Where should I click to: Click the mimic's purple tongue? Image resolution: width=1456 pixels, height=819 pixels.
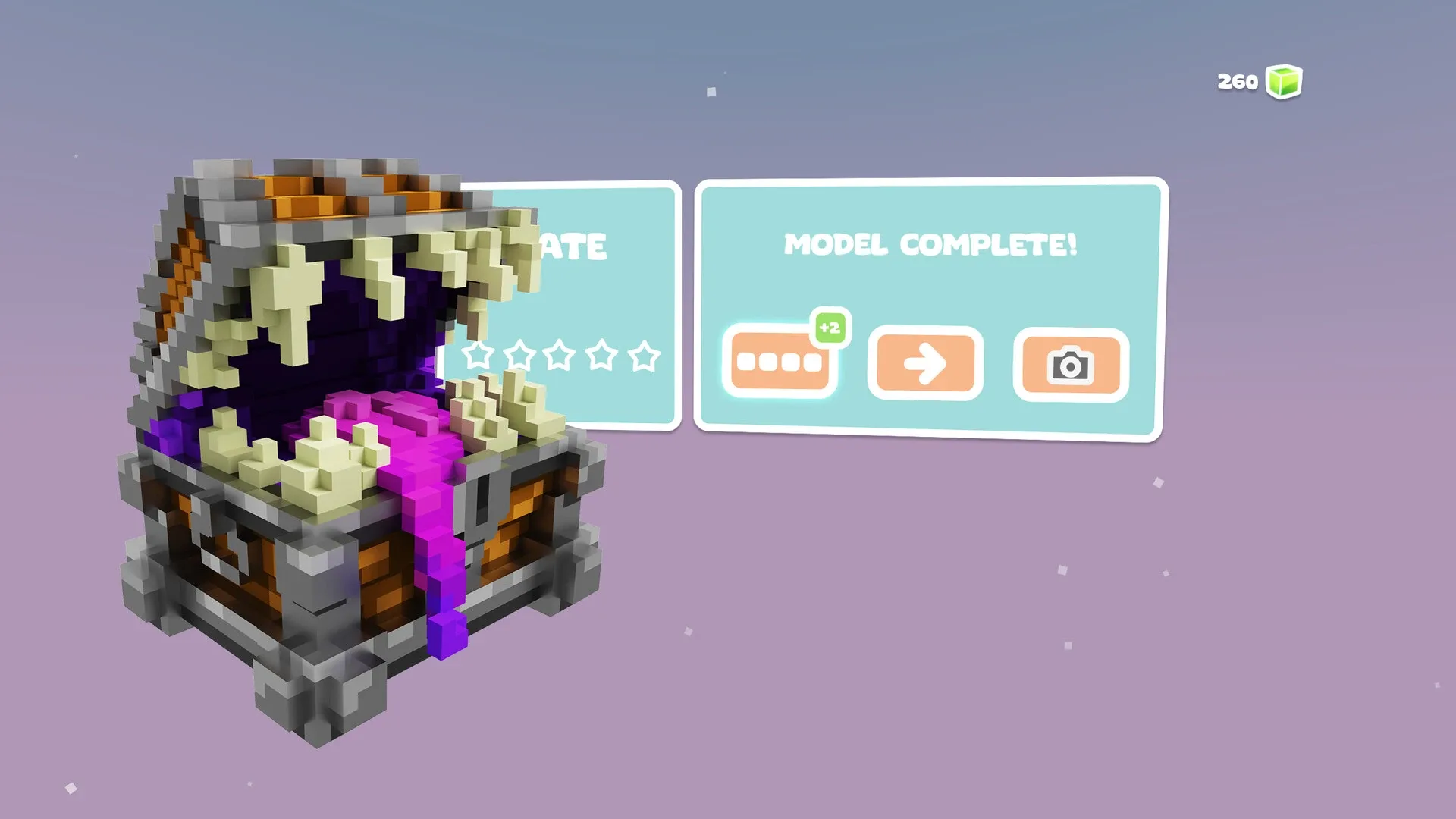tap(425, 493)
